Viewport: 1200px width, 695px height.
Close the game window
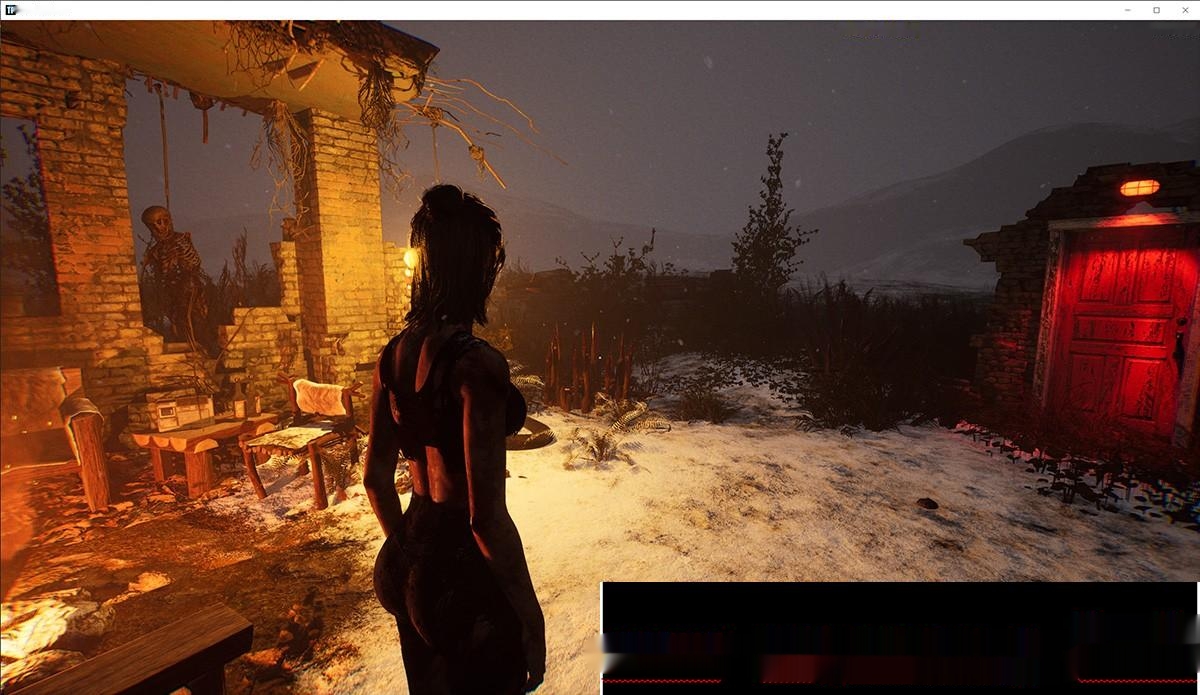pyautogui.click(x=1184, y=10)
